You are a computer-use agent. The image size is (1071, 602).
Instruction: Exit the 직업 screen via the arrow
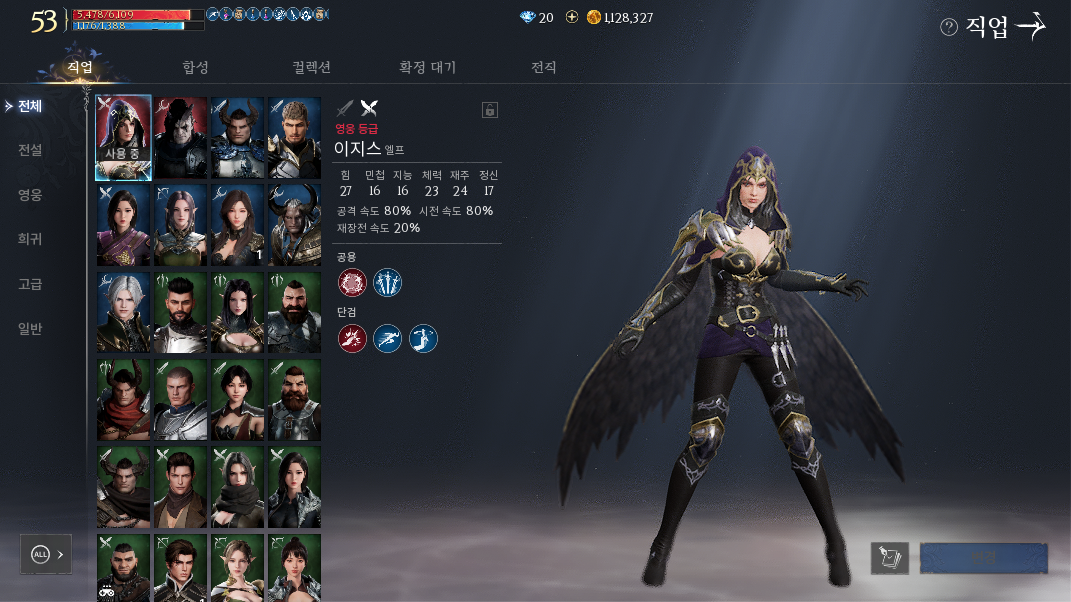point(1030,27)
